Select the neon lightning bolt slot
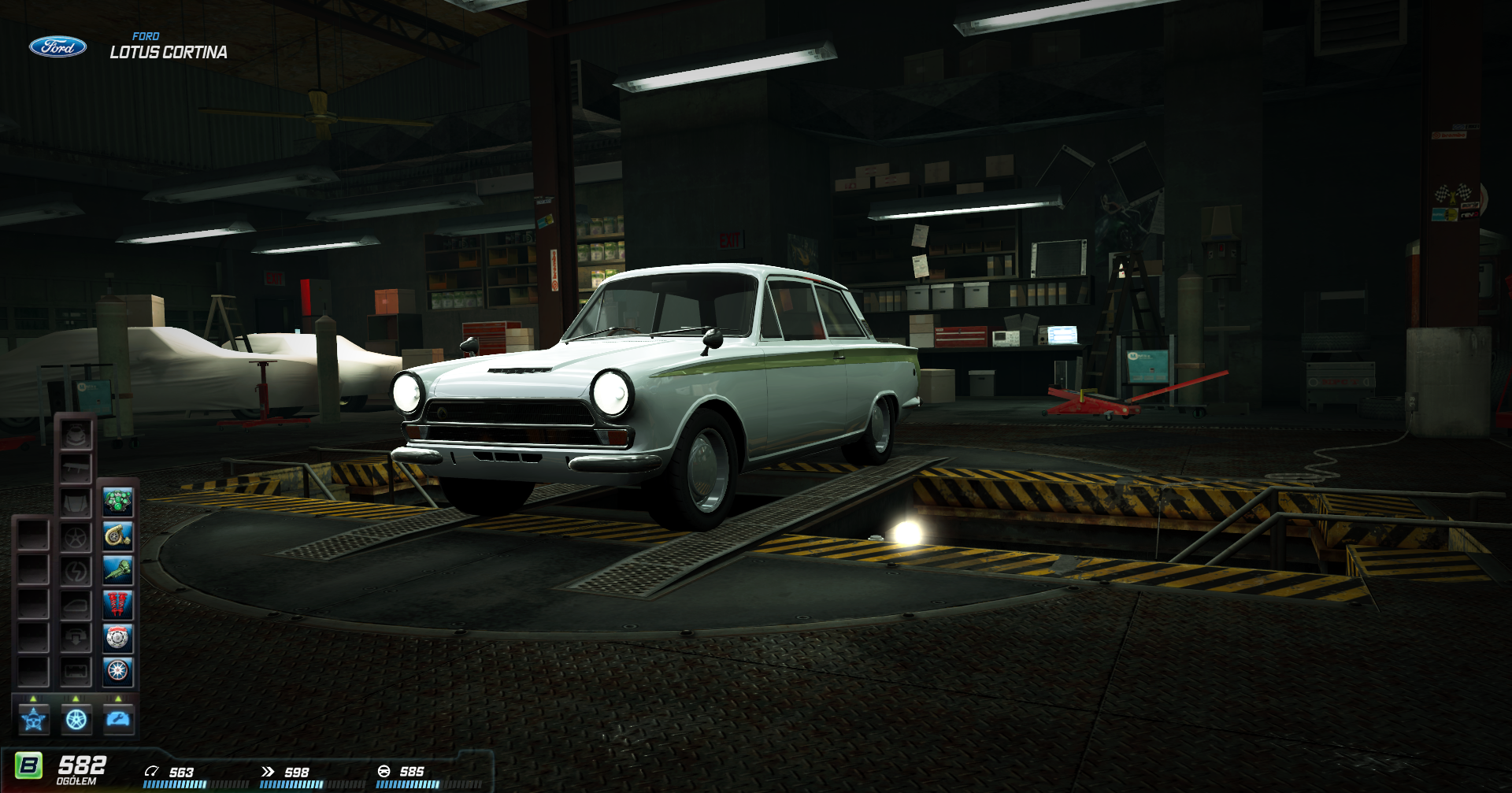The width and height of the screenshot is (1512, 793). 76,571
